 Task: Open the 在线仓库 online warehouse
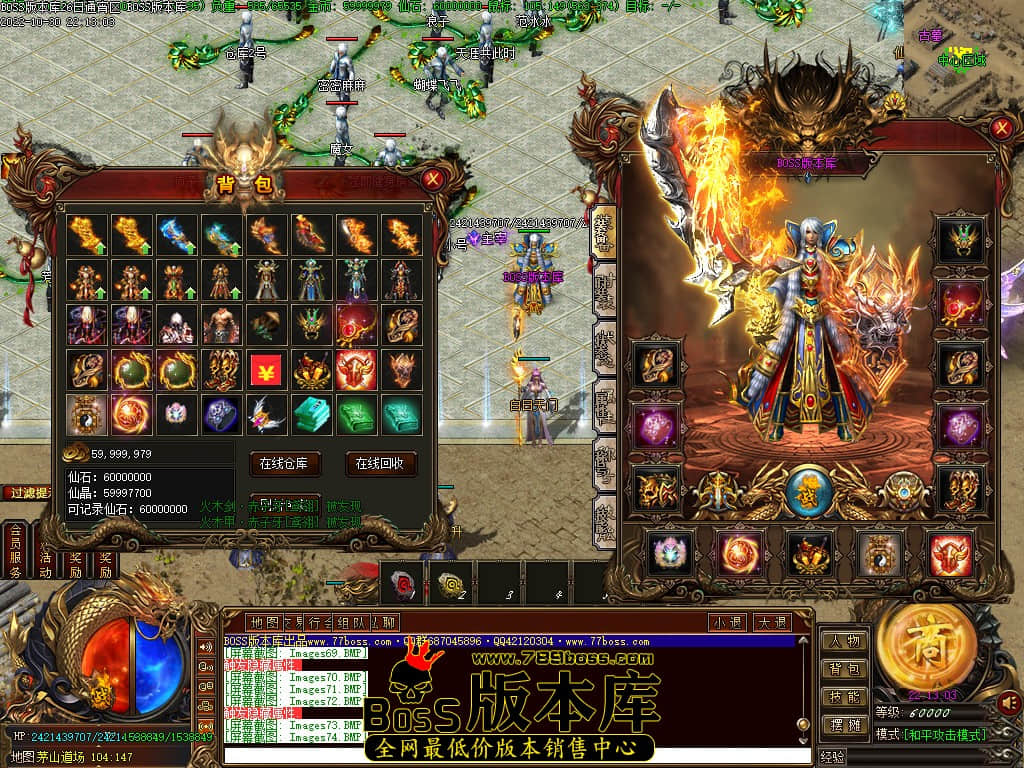click(290, 464)
